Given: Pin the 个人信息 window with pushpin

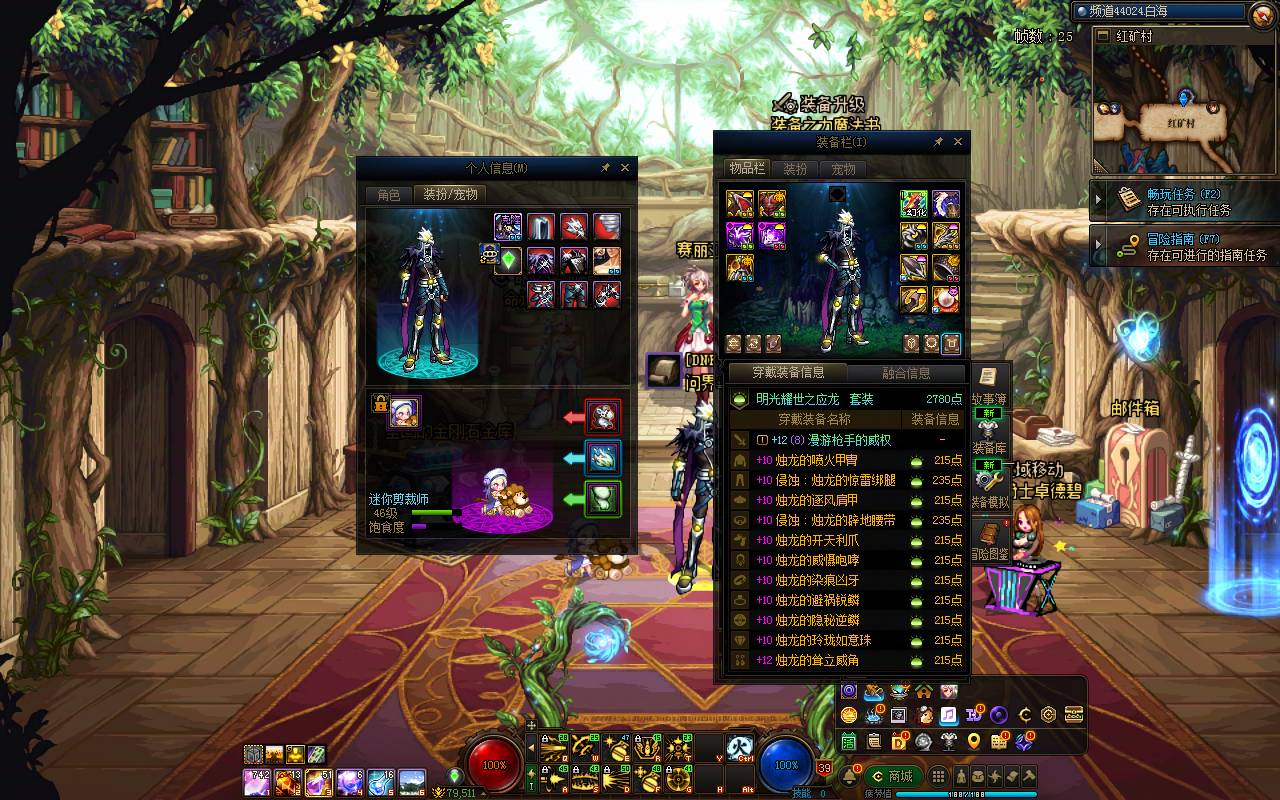Looking at the screenshot, I should click(x=605, y=168).
